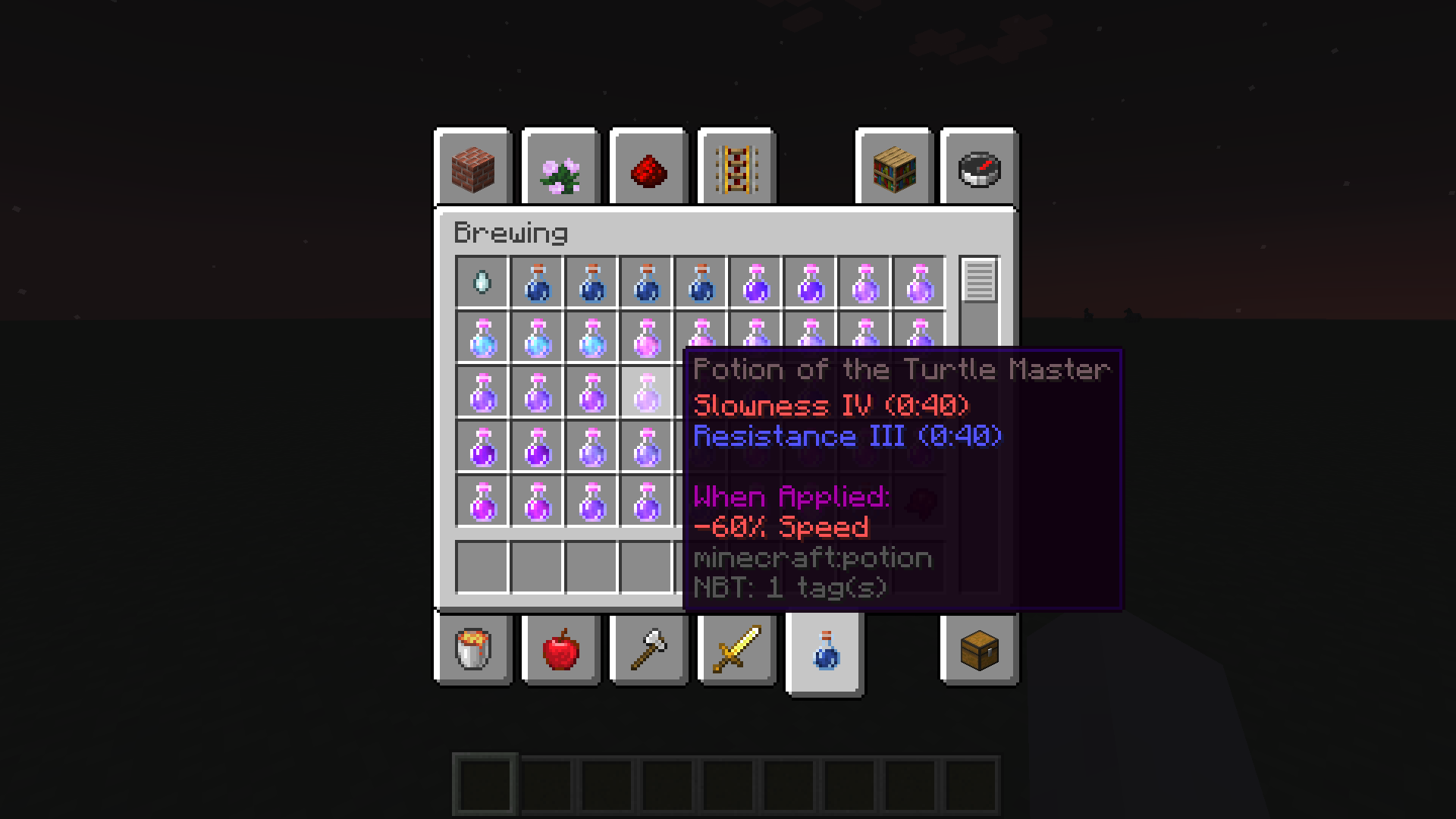The image size is (1456, 819).
Task: Select the lava bucket tab icon
Action: coord(472,651)
